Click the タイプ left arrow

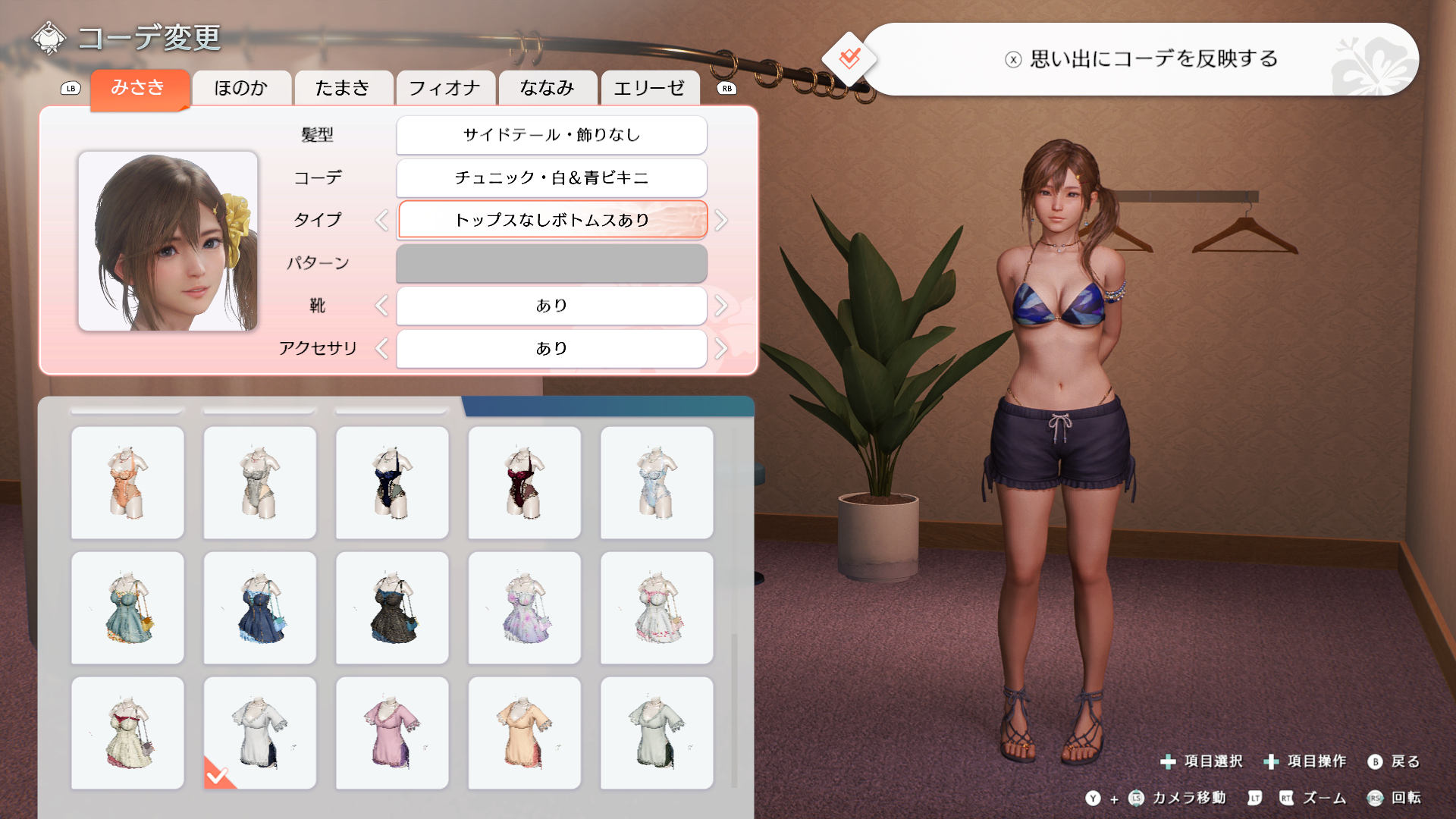point(381,221)
